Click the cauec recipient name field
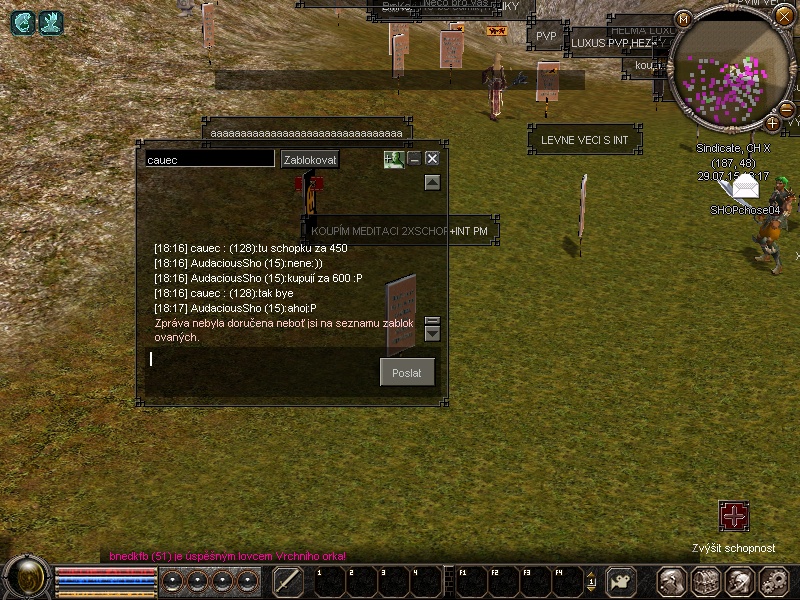Screen dimensions: 800x600 [x=209, y=159]
